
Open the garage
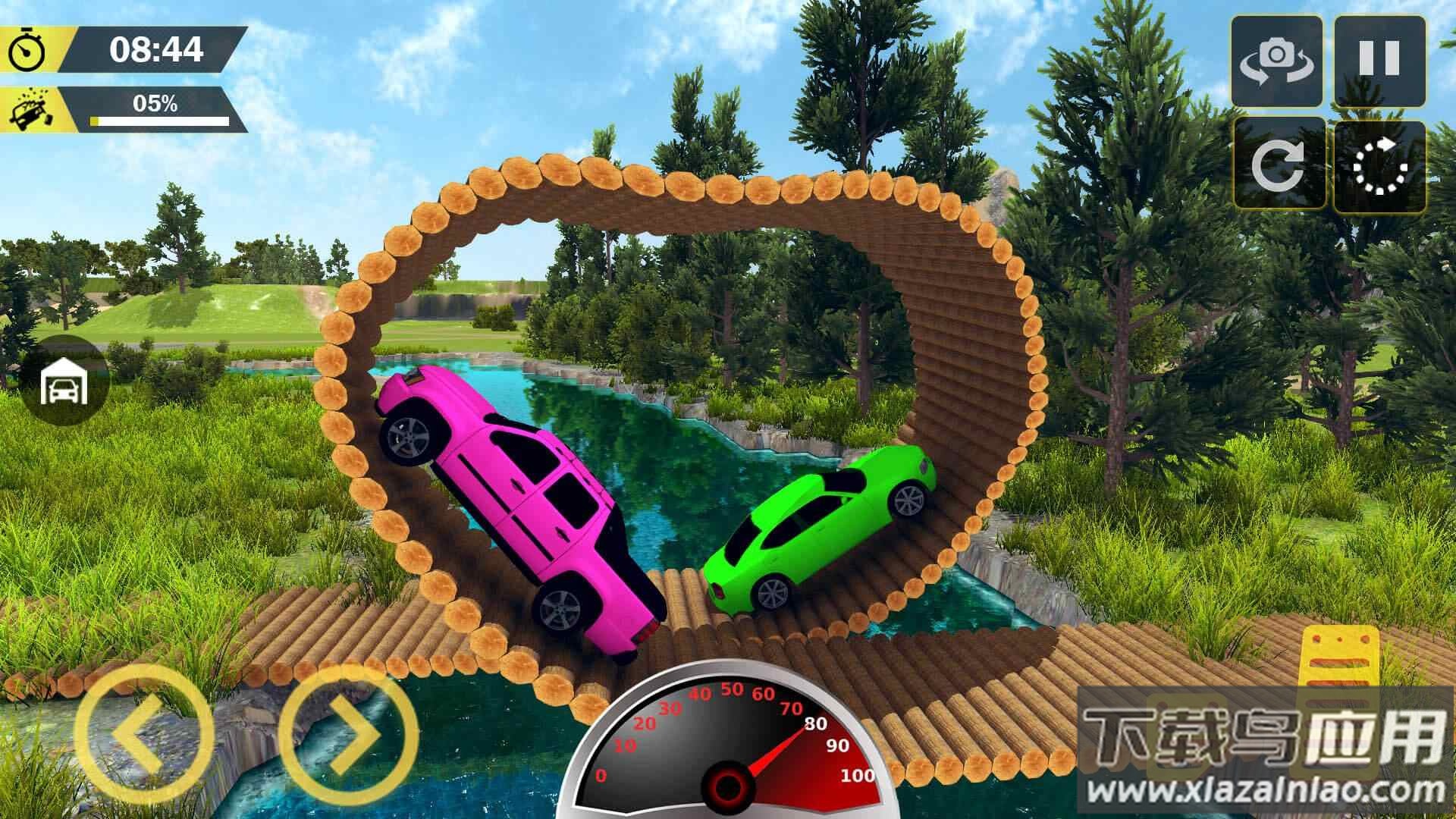(64, 383)
